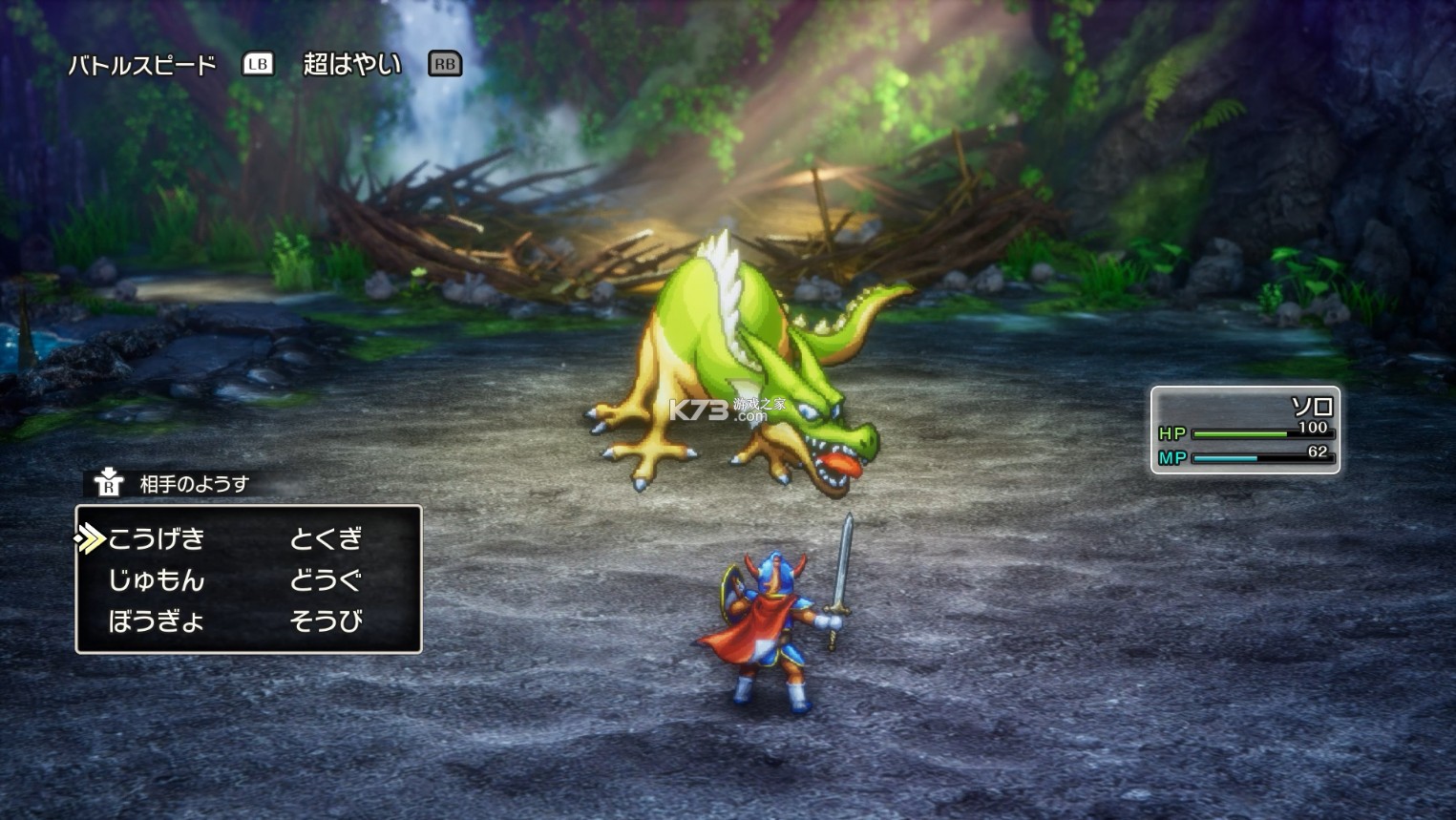Click the MP label icon in the status panel
The image size is (1456, 820).
click(1174, 458)
